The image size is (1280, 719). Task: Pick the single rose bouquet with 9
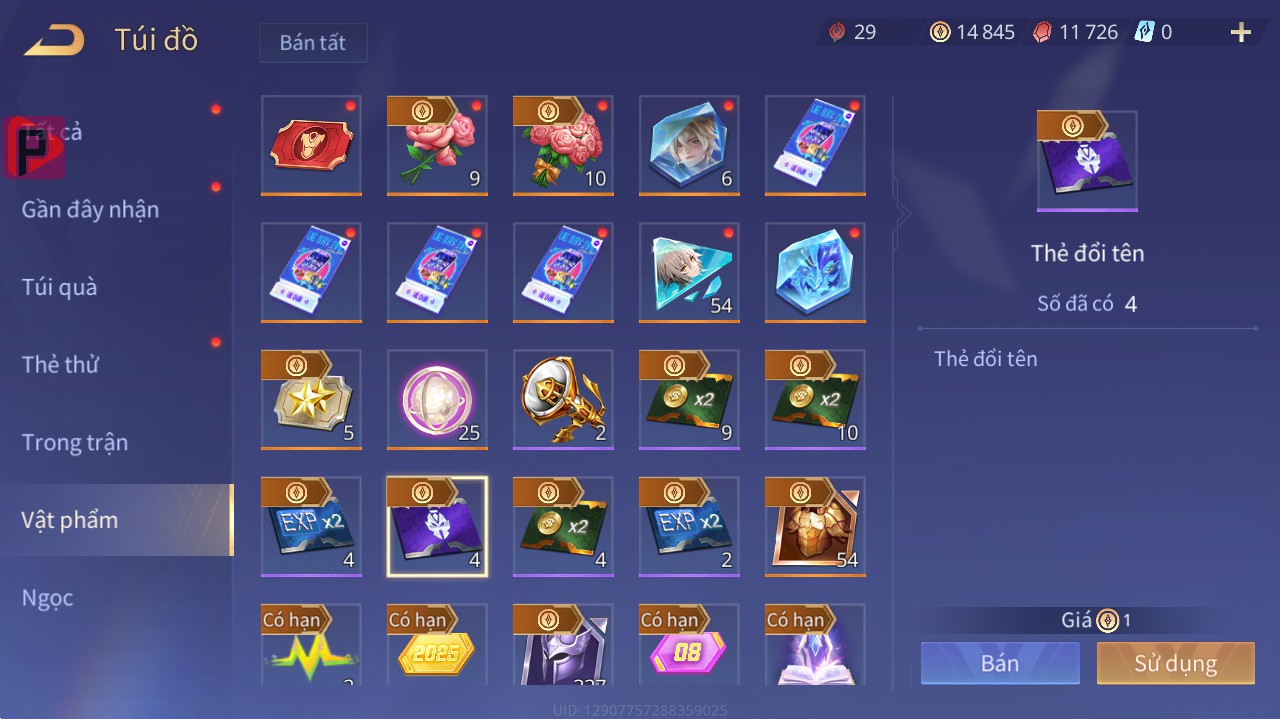(x=437, y=145)
